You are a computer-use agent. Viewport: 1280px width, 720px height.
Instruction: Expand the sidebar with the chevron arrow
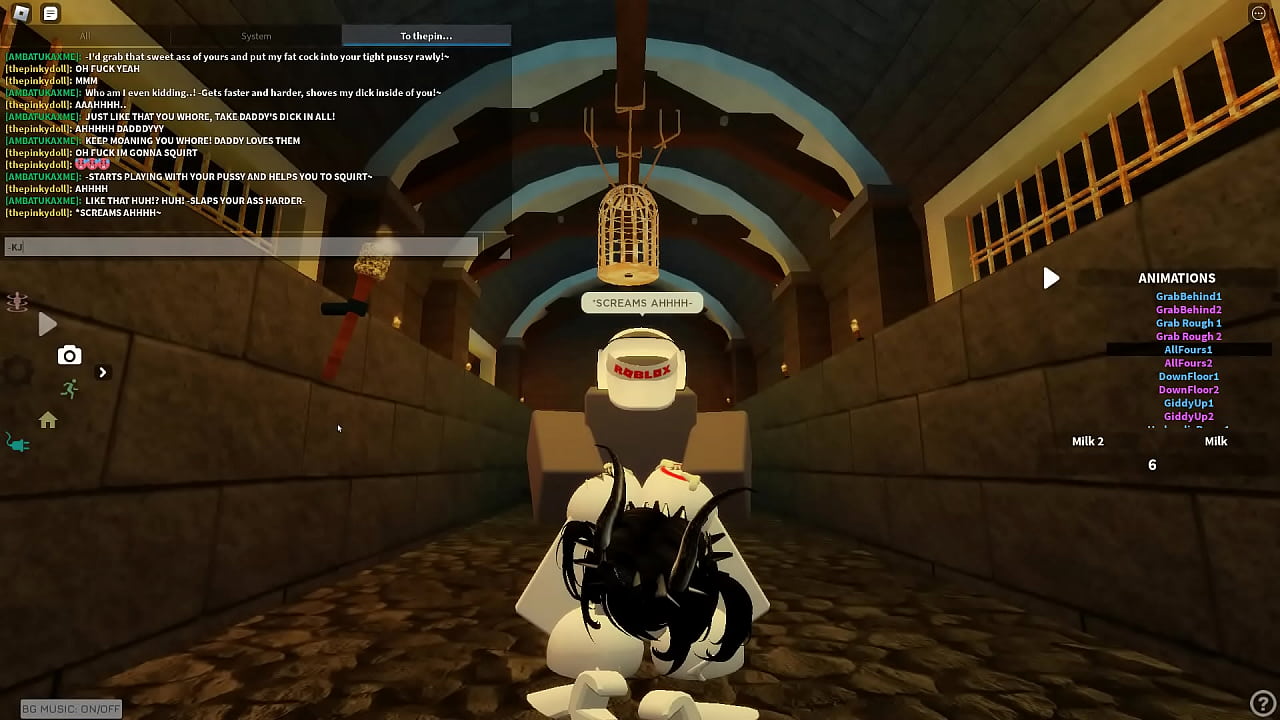(x=103, y=371)
